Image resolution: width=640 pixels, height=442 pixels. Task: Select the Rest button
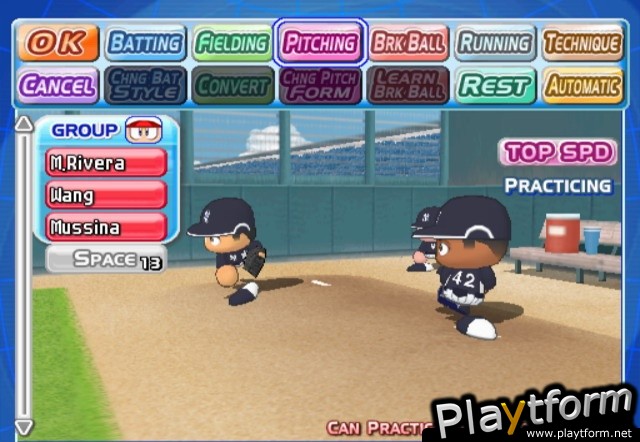494,85
